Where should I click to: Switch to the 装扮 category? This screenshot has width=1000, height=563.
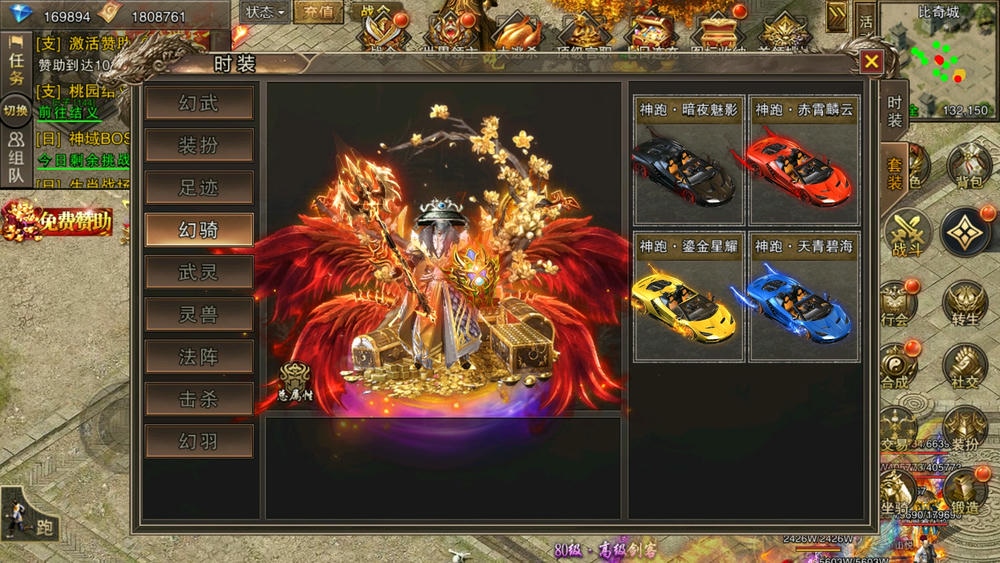point(199,146)
